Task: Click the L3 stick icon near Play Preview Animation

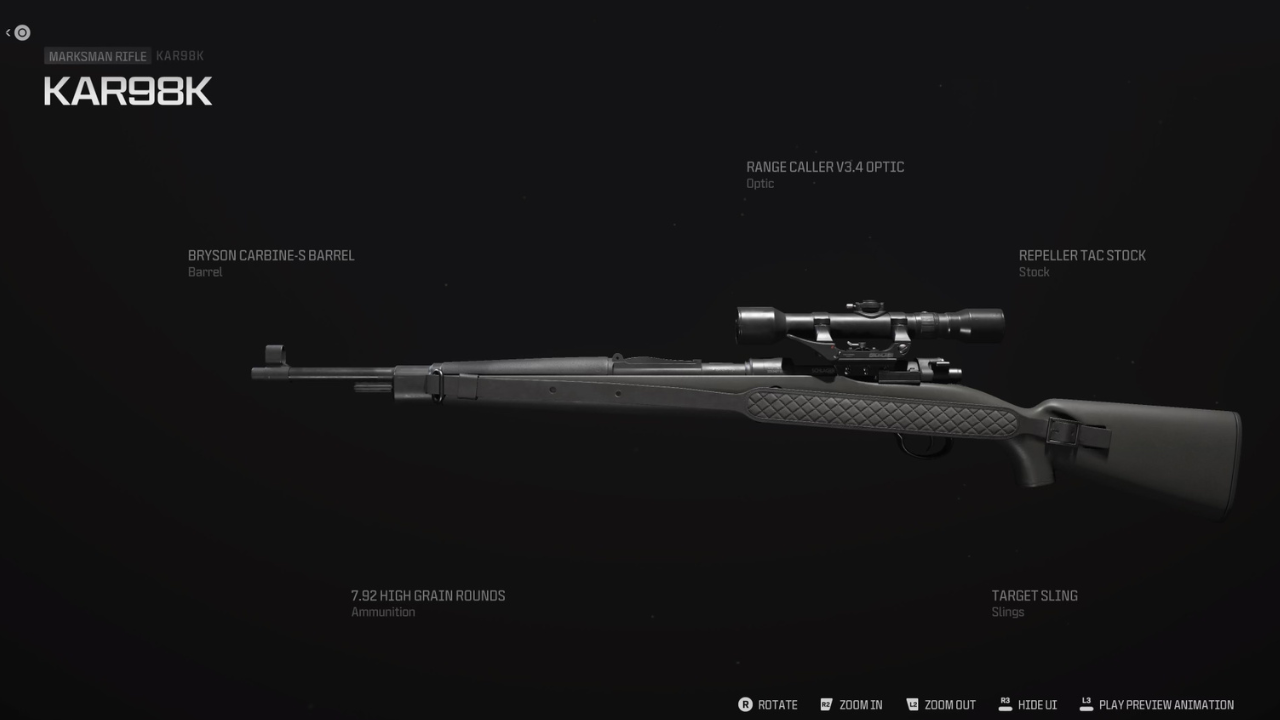Action: (x=1086, y=704)
